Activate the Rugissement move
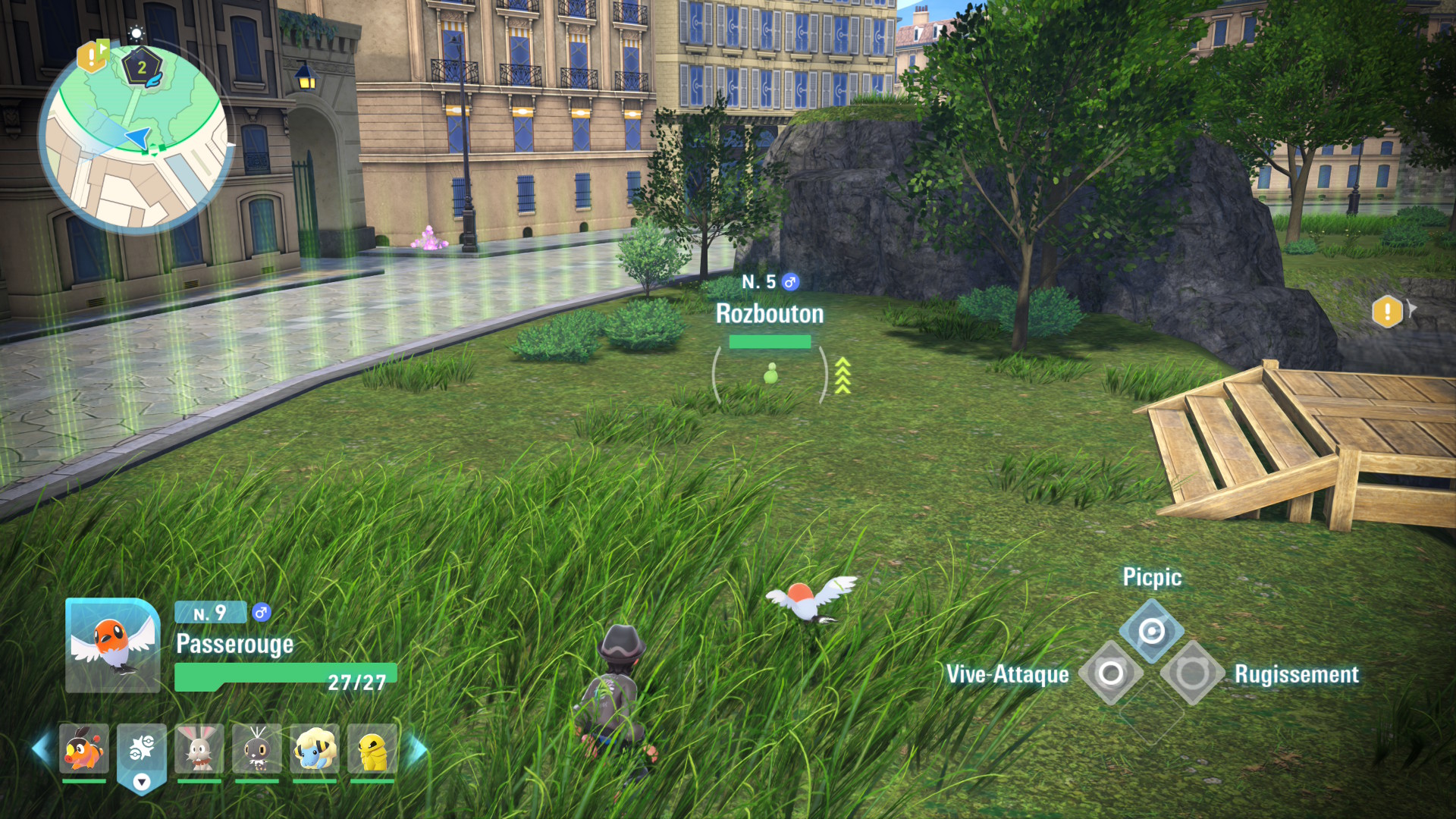Viewport: 1456px width, 819px height. tap(1192, 673)
